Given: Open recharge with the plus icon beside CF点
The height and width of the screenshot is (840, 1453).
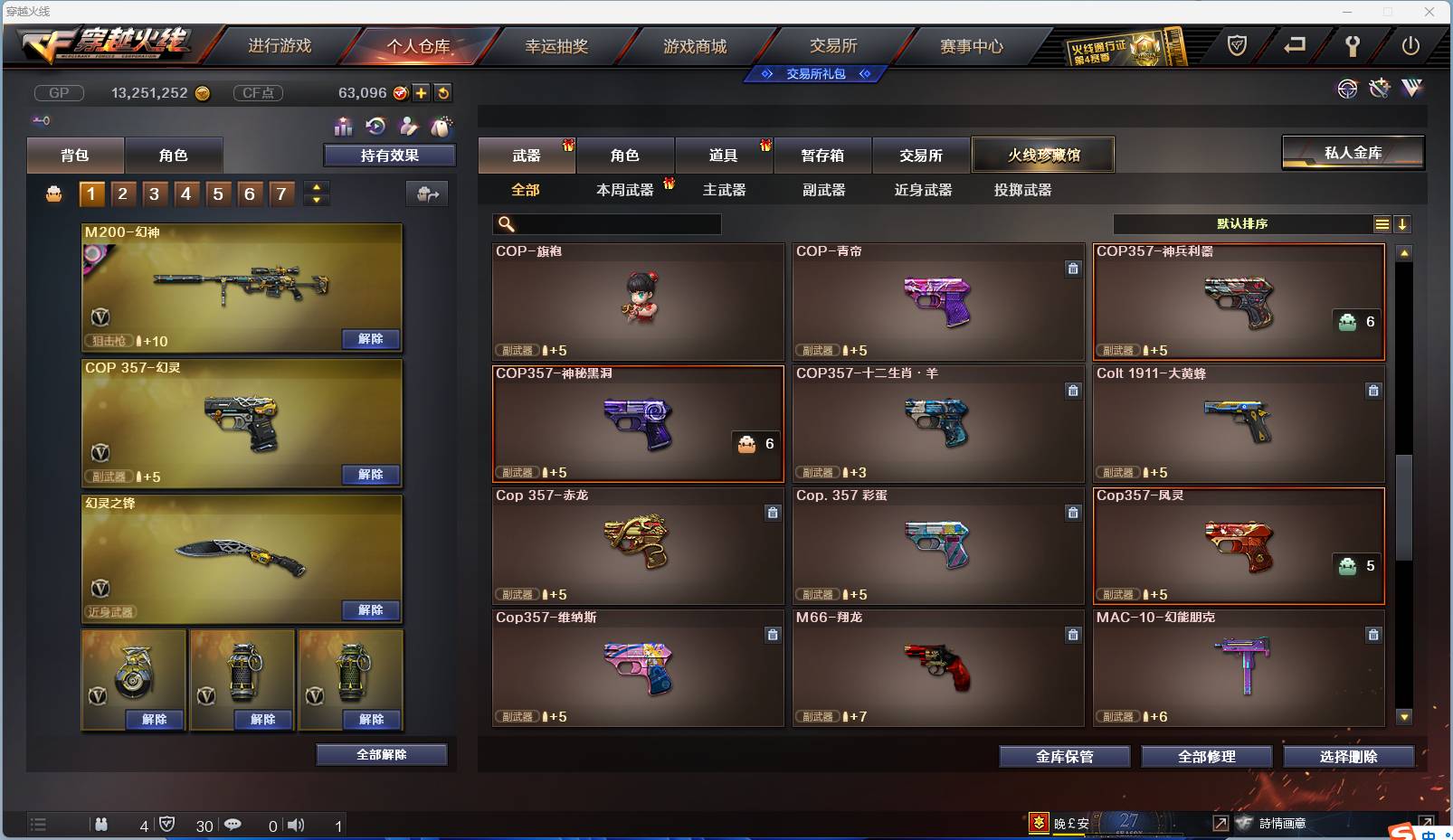Looking at the screenshot, I should tap(422, 92).
